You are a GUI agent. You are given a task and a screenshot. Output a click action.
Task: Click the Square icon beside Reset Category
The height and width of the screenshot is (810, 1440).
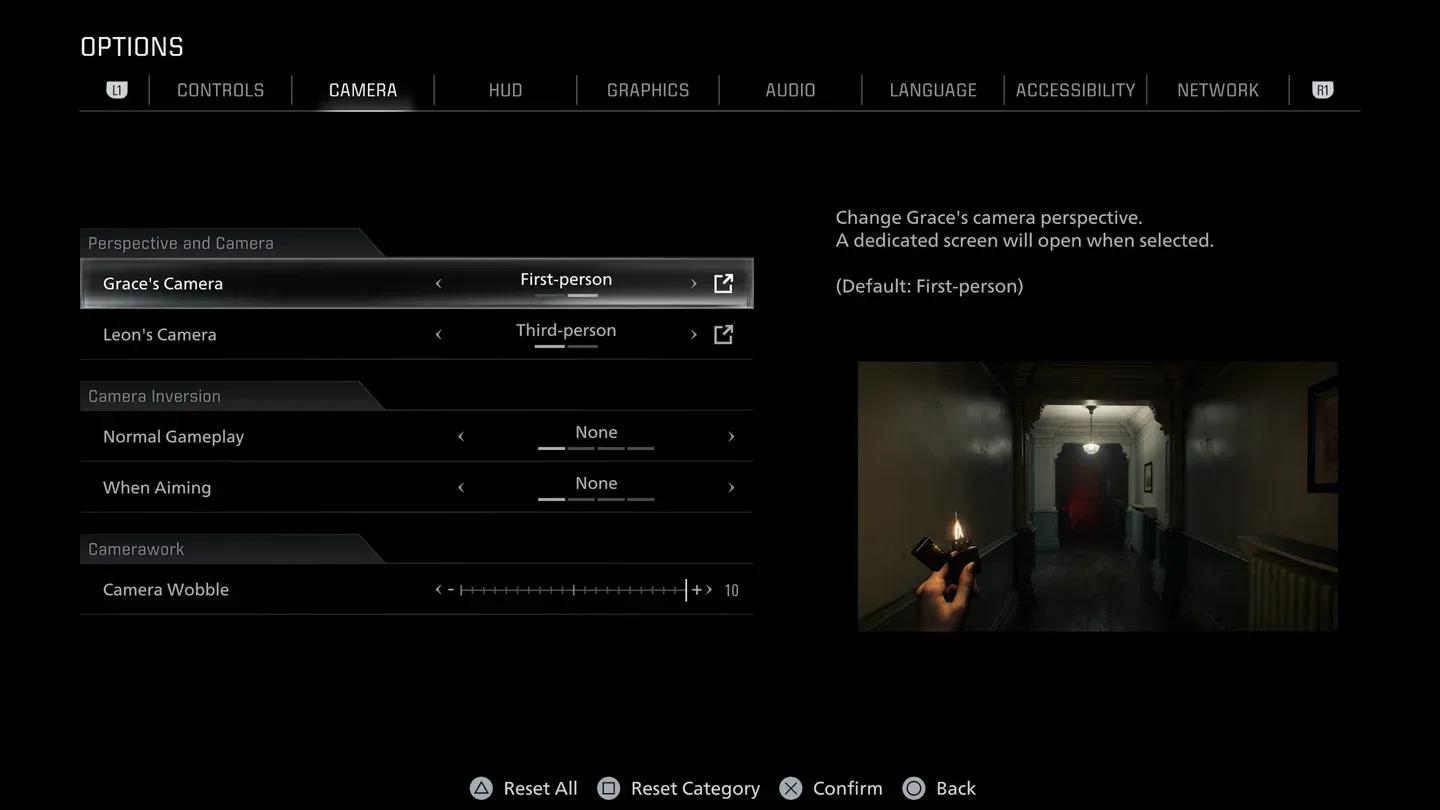(x=608, y=787)
